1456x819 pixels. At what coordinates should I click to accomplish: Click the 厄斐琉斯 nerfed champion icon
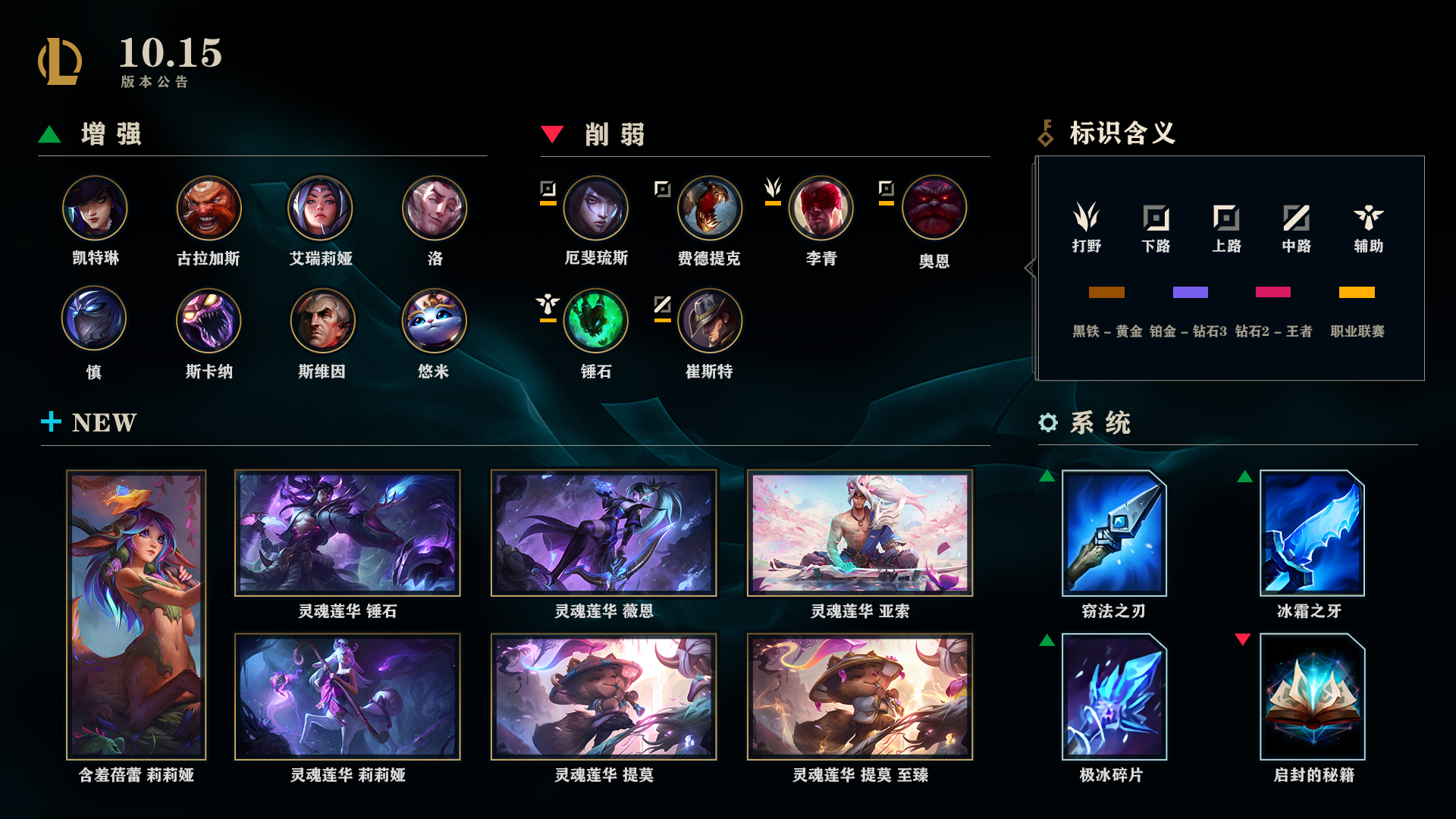[596, 207]
